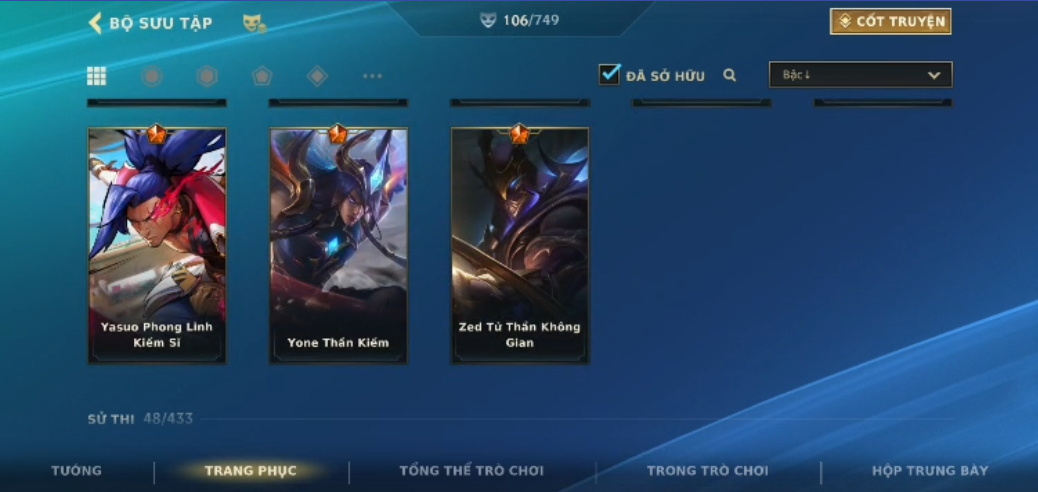Open the three-dot more filters option
The width and height of the screenshot is (1038, 492).
pos(372,76)
